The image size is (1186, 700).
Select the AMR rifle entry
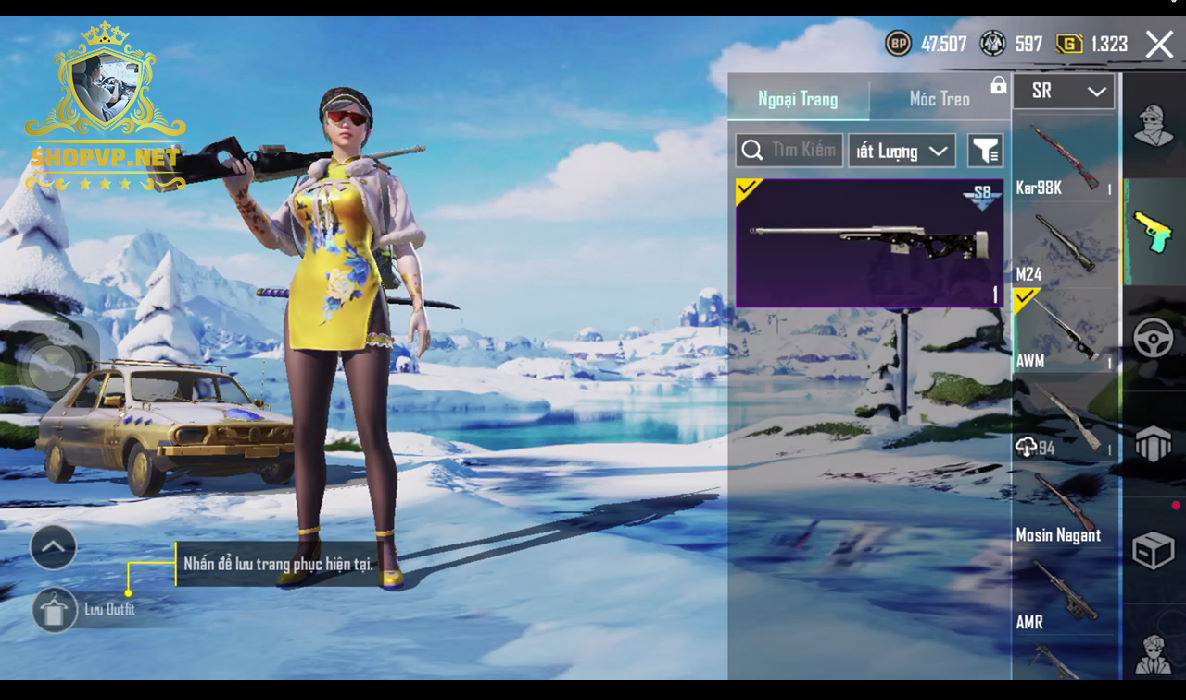click(x=1064, y=594)
